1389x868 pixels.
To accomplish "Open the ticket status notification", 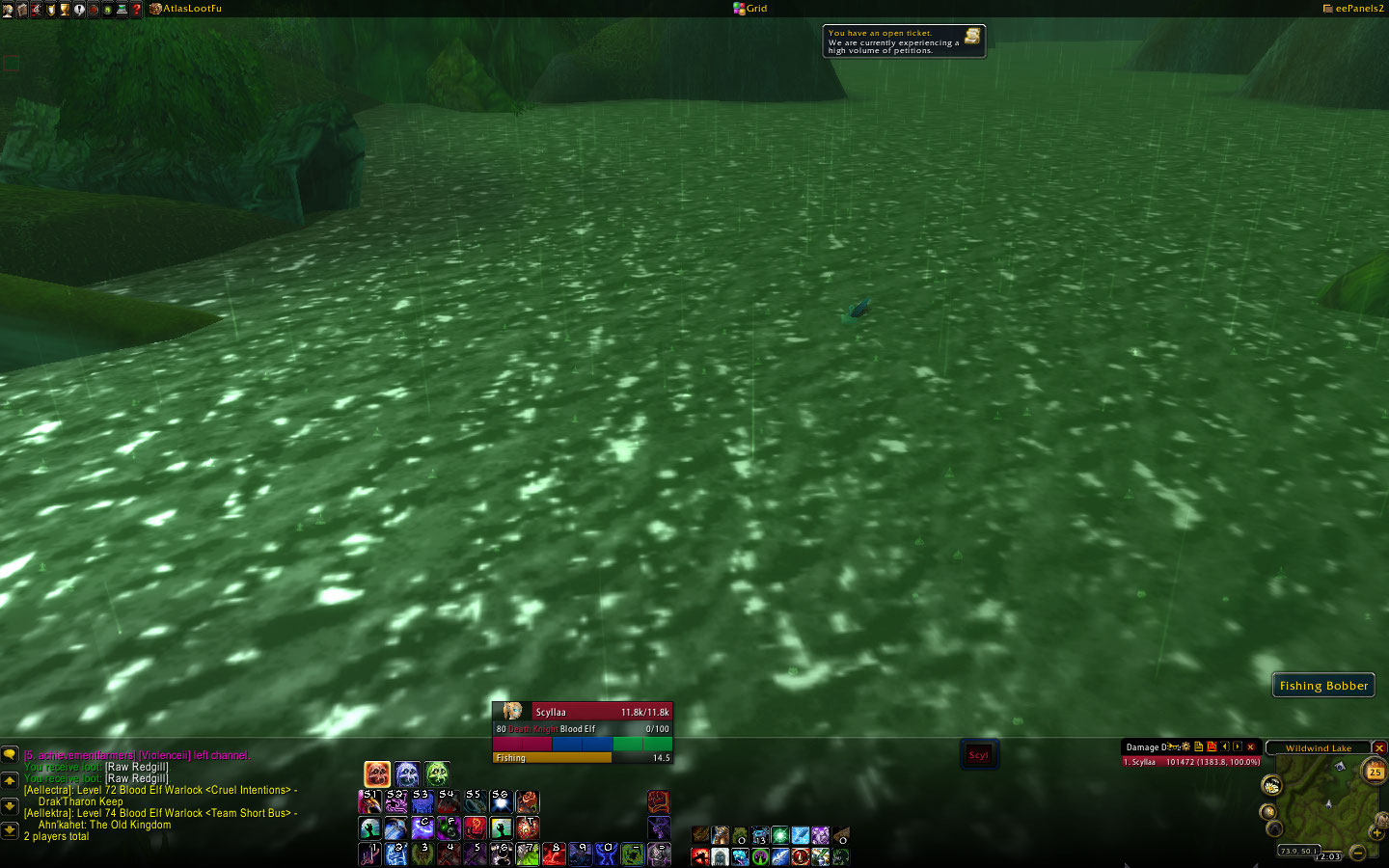I will [903, 41].
